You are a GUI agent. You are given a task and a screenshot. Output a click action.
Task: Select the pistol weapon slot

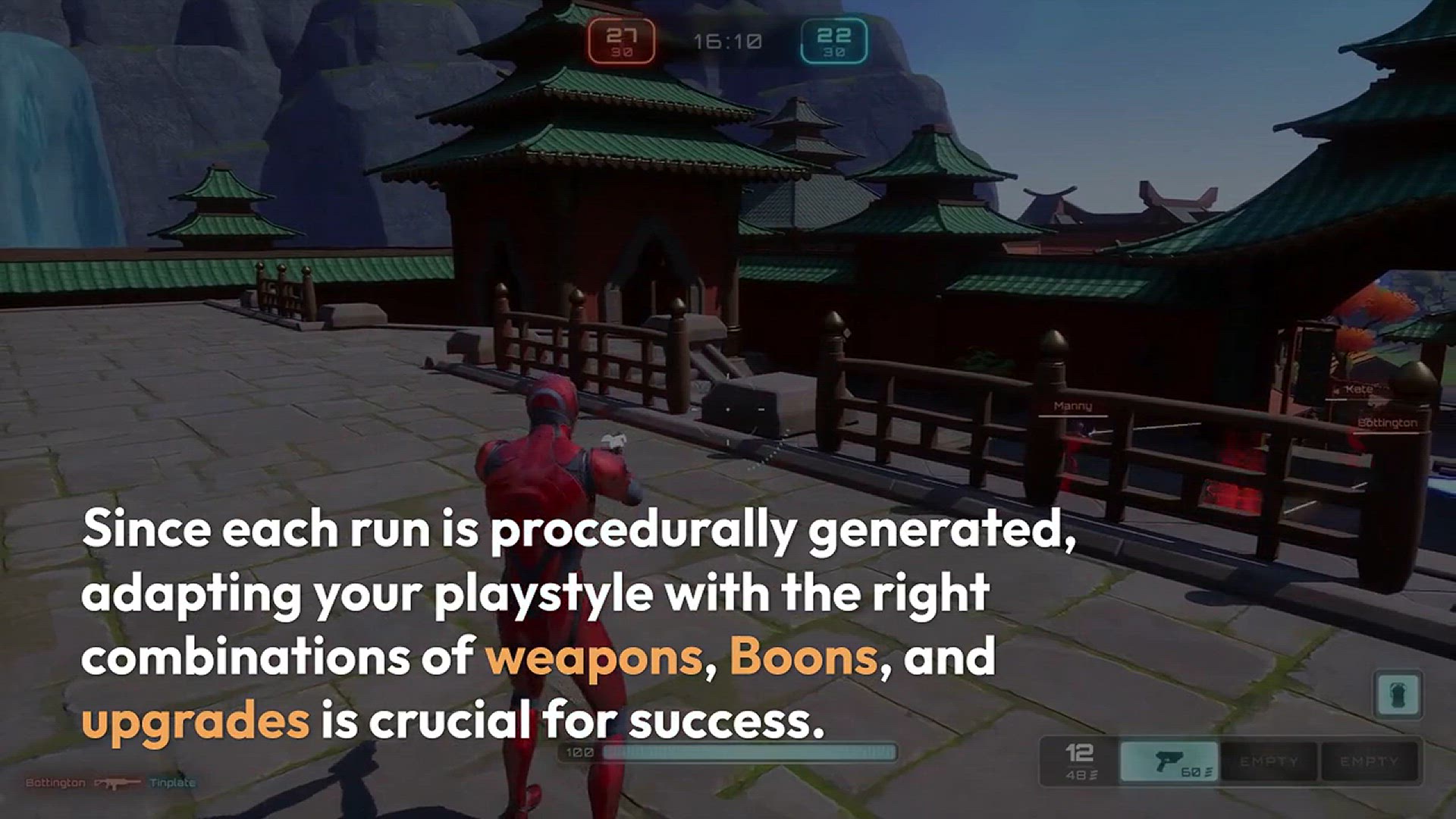click(1169, 761)
